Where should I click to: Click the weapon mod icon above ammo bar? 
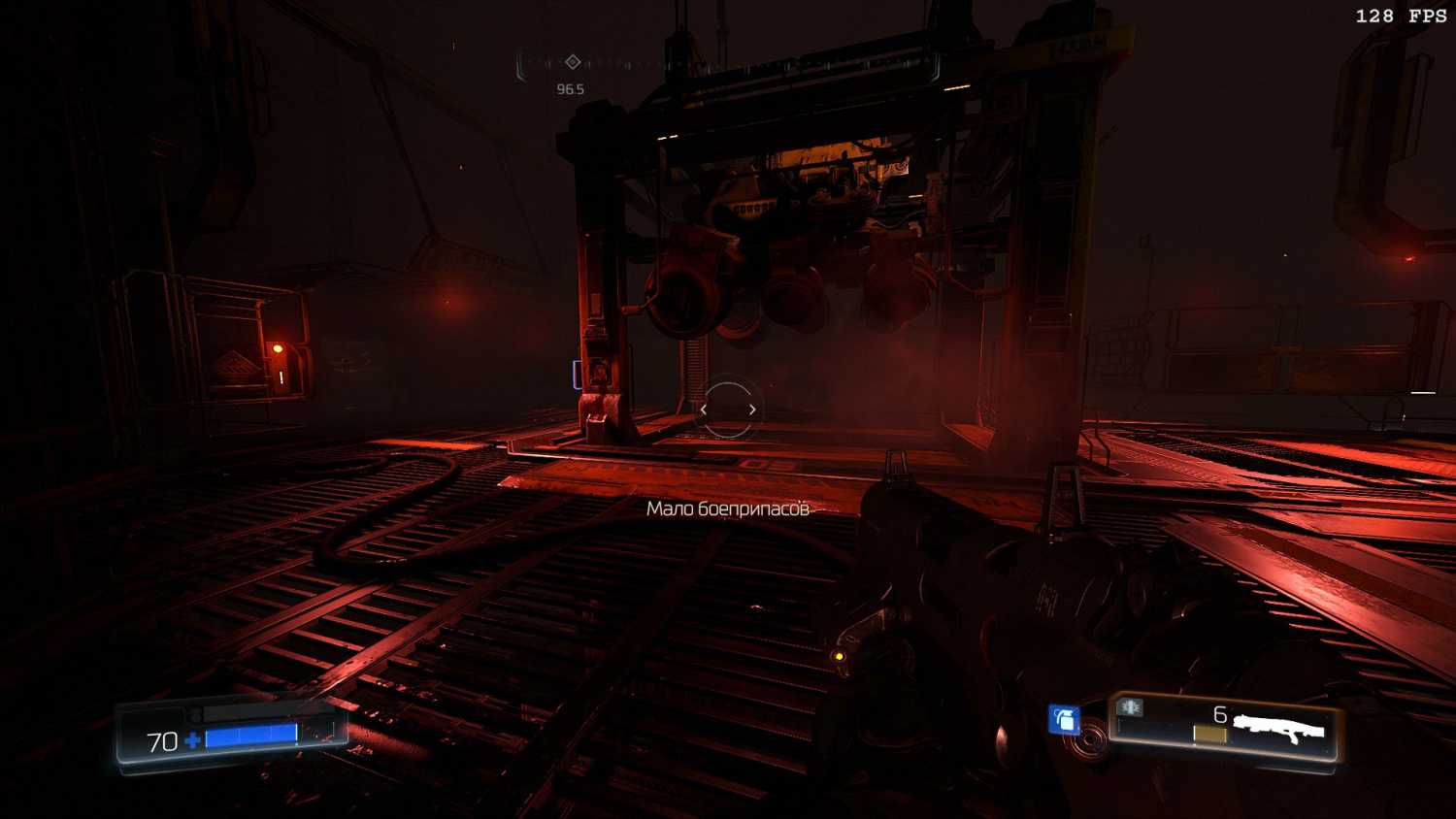1130,706
